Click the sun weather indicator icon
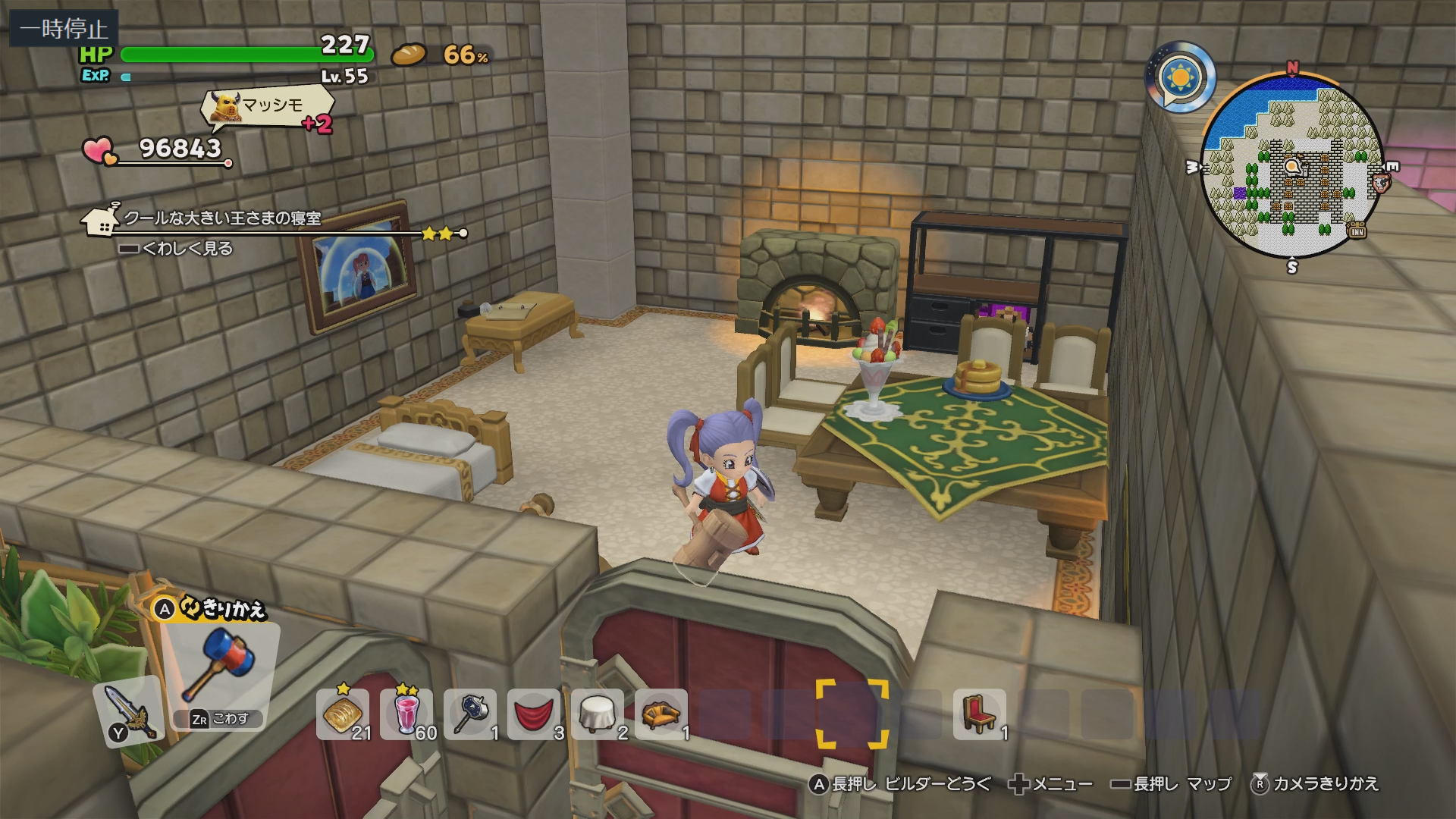Screen dimensions: 1456x819 [x=1180, y=77]
